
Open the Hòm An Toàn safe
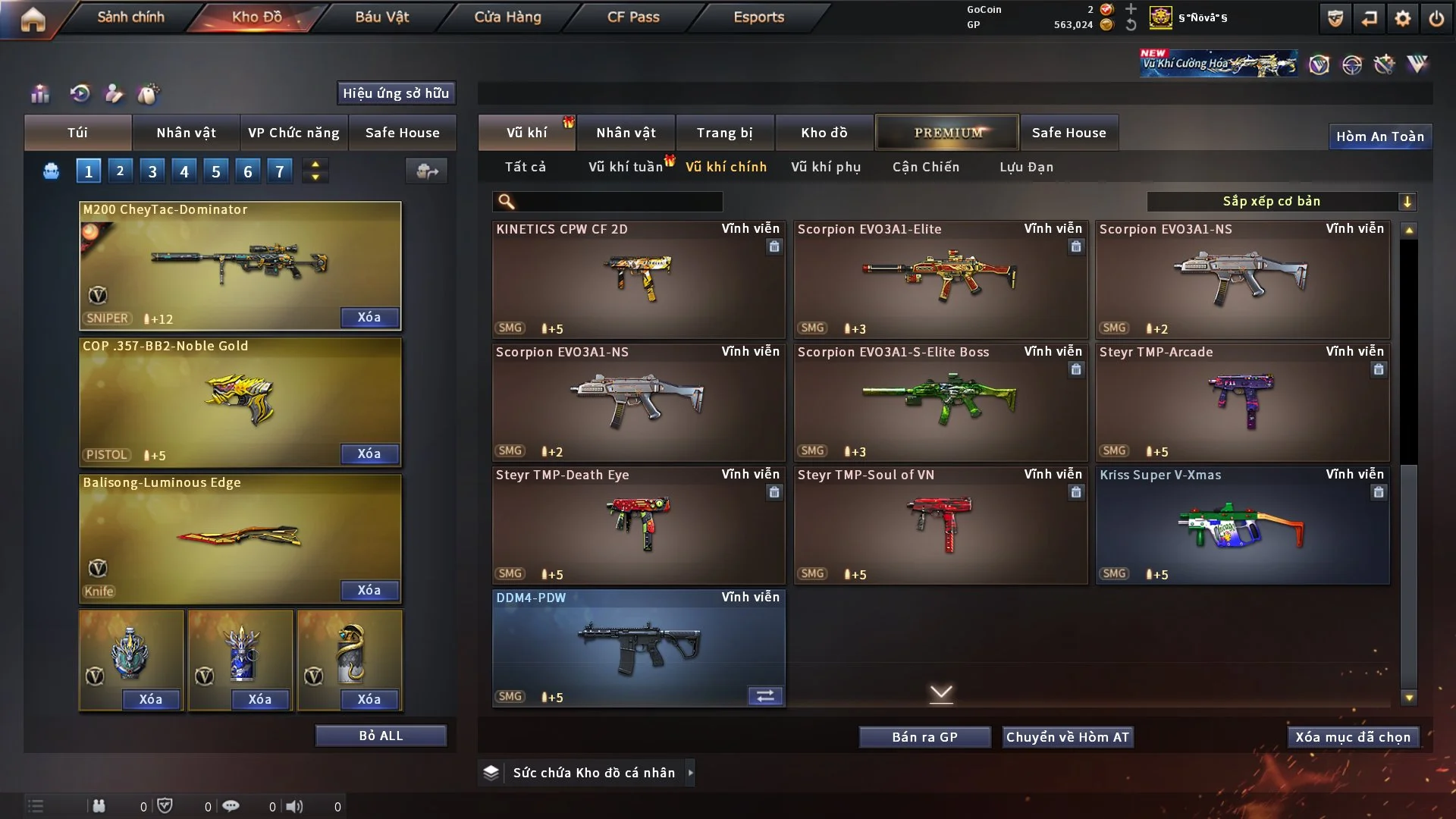coord(1379,136)
